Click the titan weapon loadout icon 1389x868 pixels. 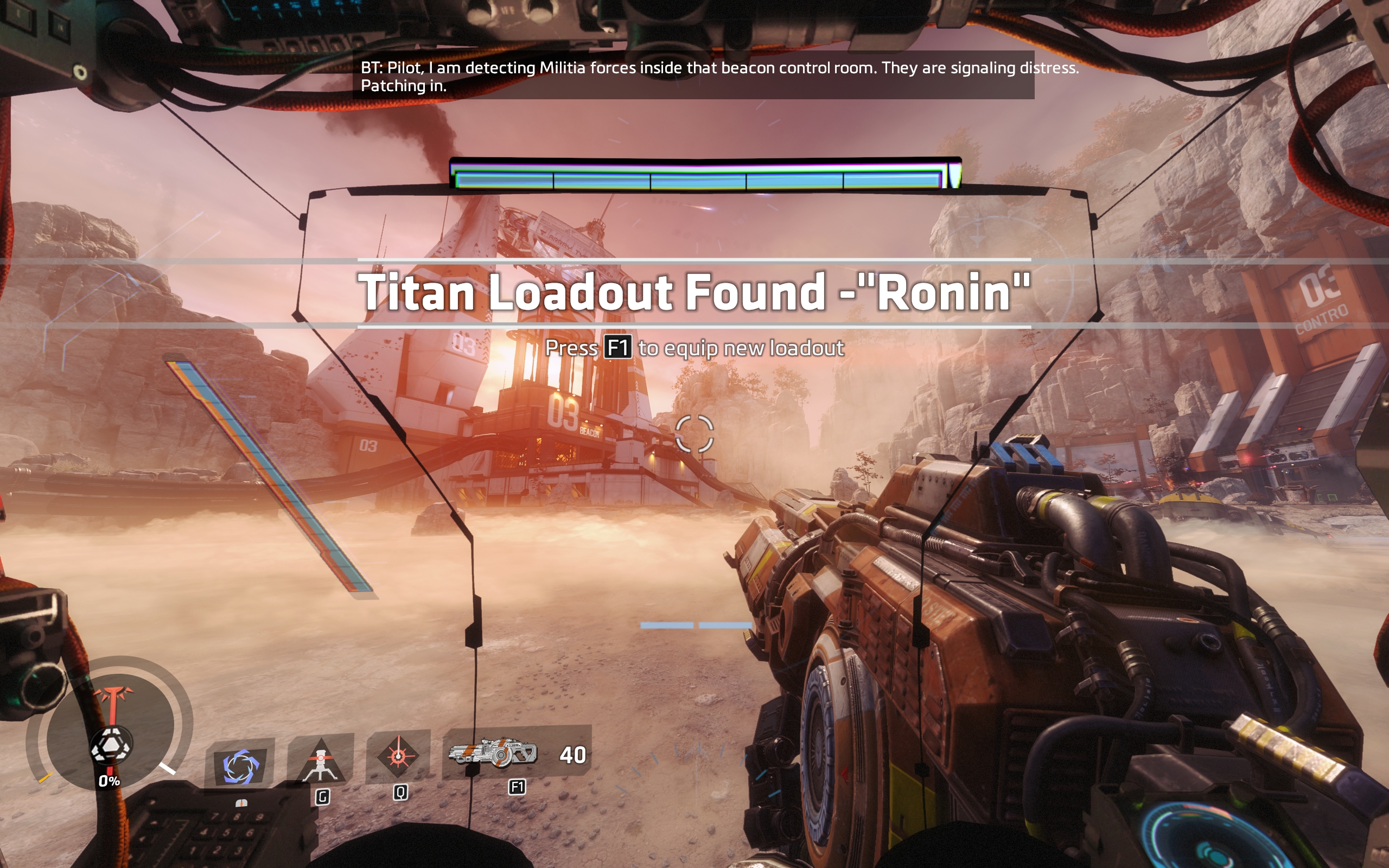pos(493,752)
